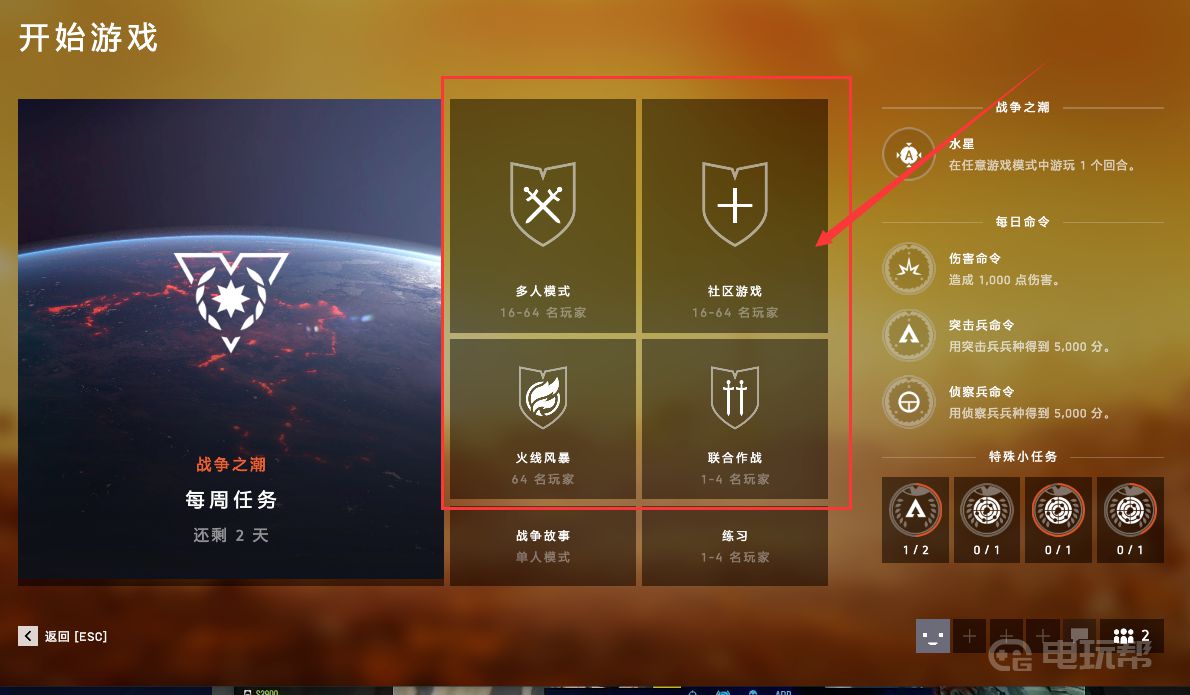The width and height of the screenshot is (1190, 695).
Task: Enter 联合作战 combined arms mode
Action: tap(734, 418)
